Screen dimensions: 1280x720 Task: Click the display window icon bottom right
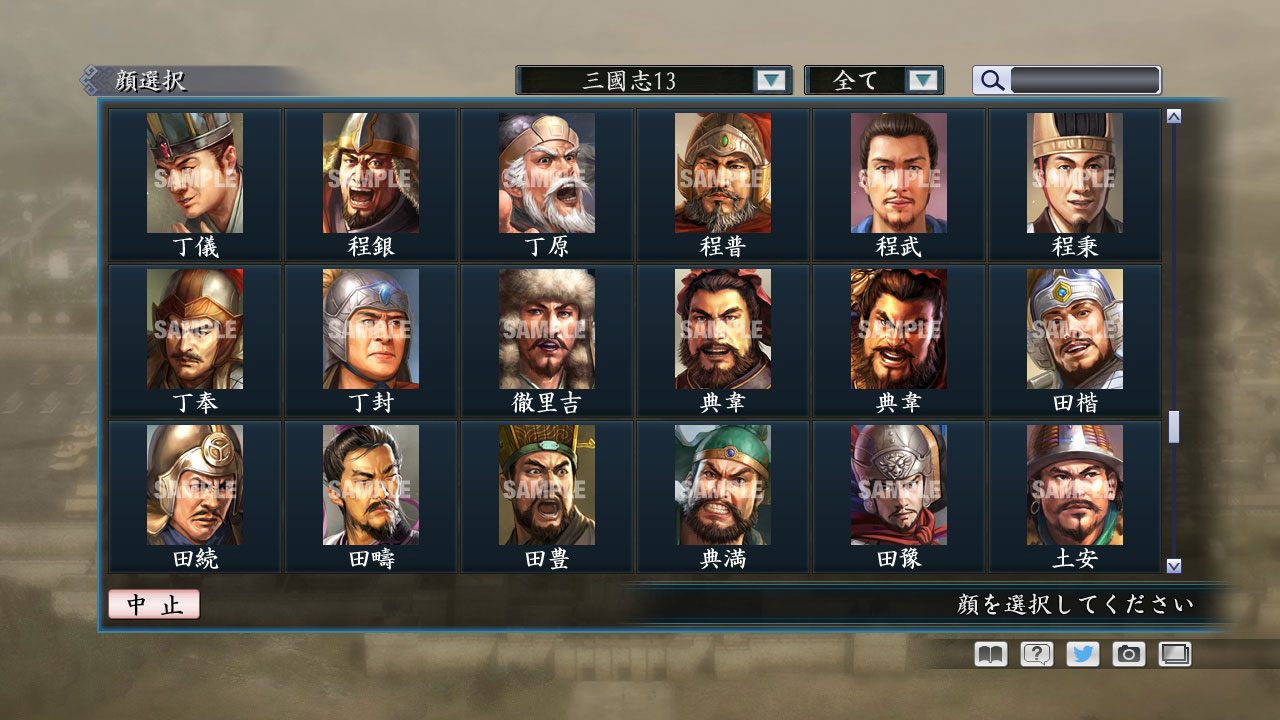coord(1174,654)
